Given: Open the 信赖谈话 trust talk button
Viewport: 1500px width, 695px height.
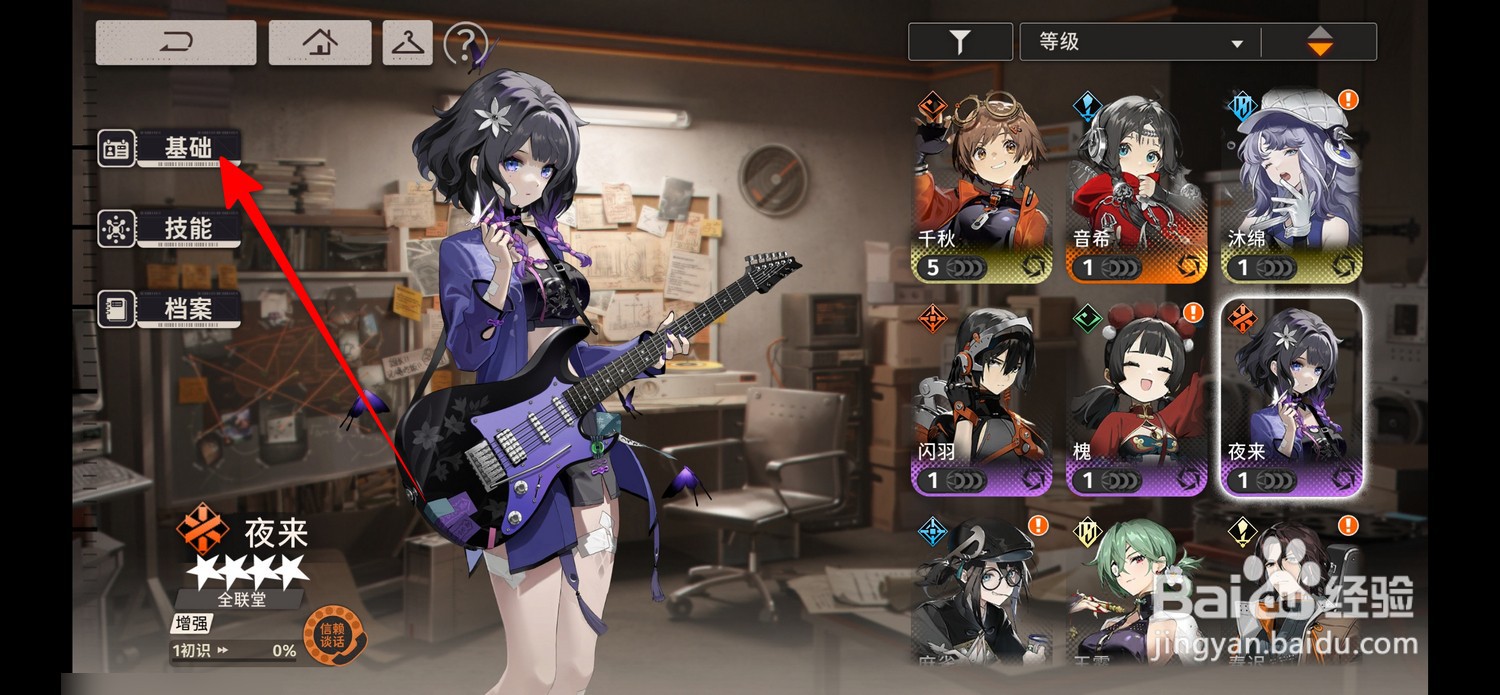Looking at the screenshot, I should [332, 636].
